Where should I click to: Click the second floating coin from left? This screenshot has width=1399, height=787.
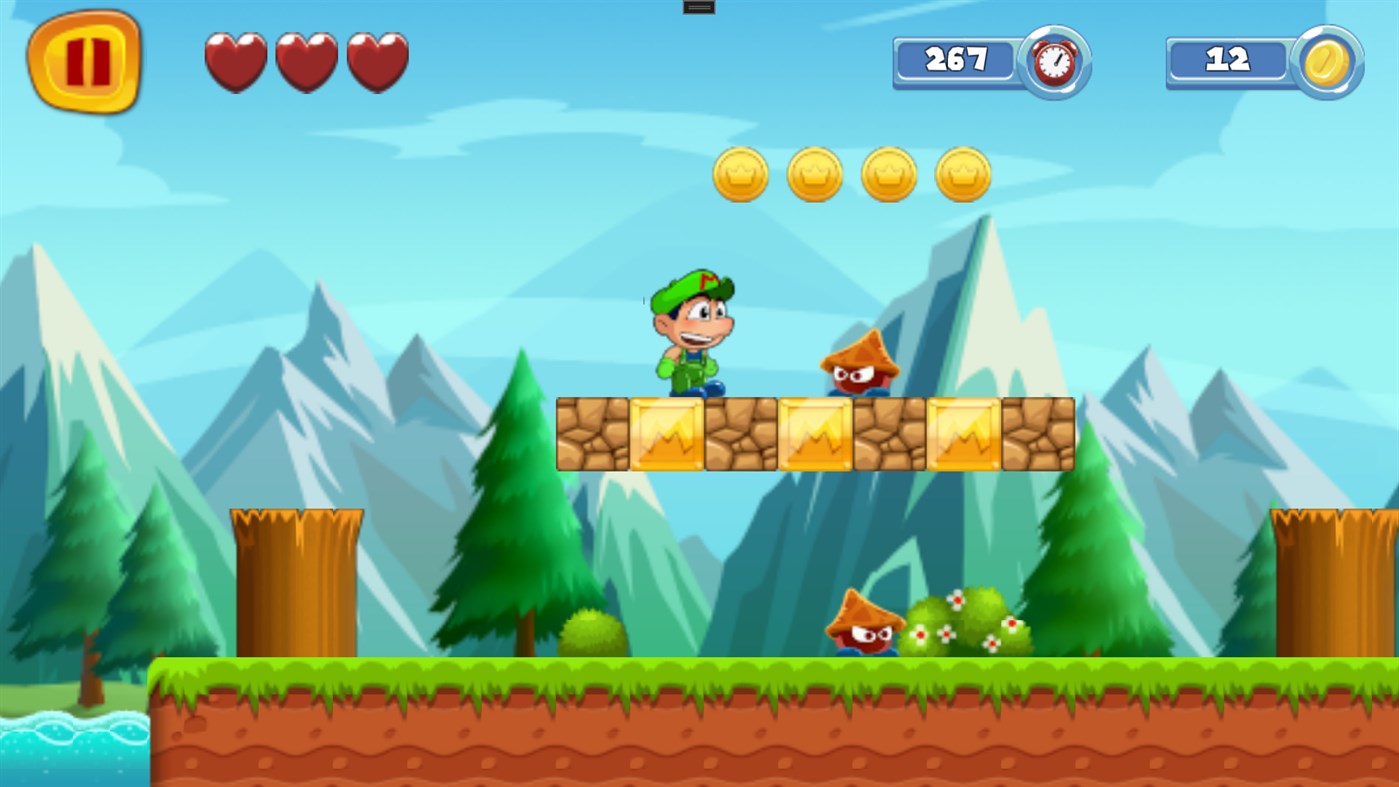[x=814, y=173]
